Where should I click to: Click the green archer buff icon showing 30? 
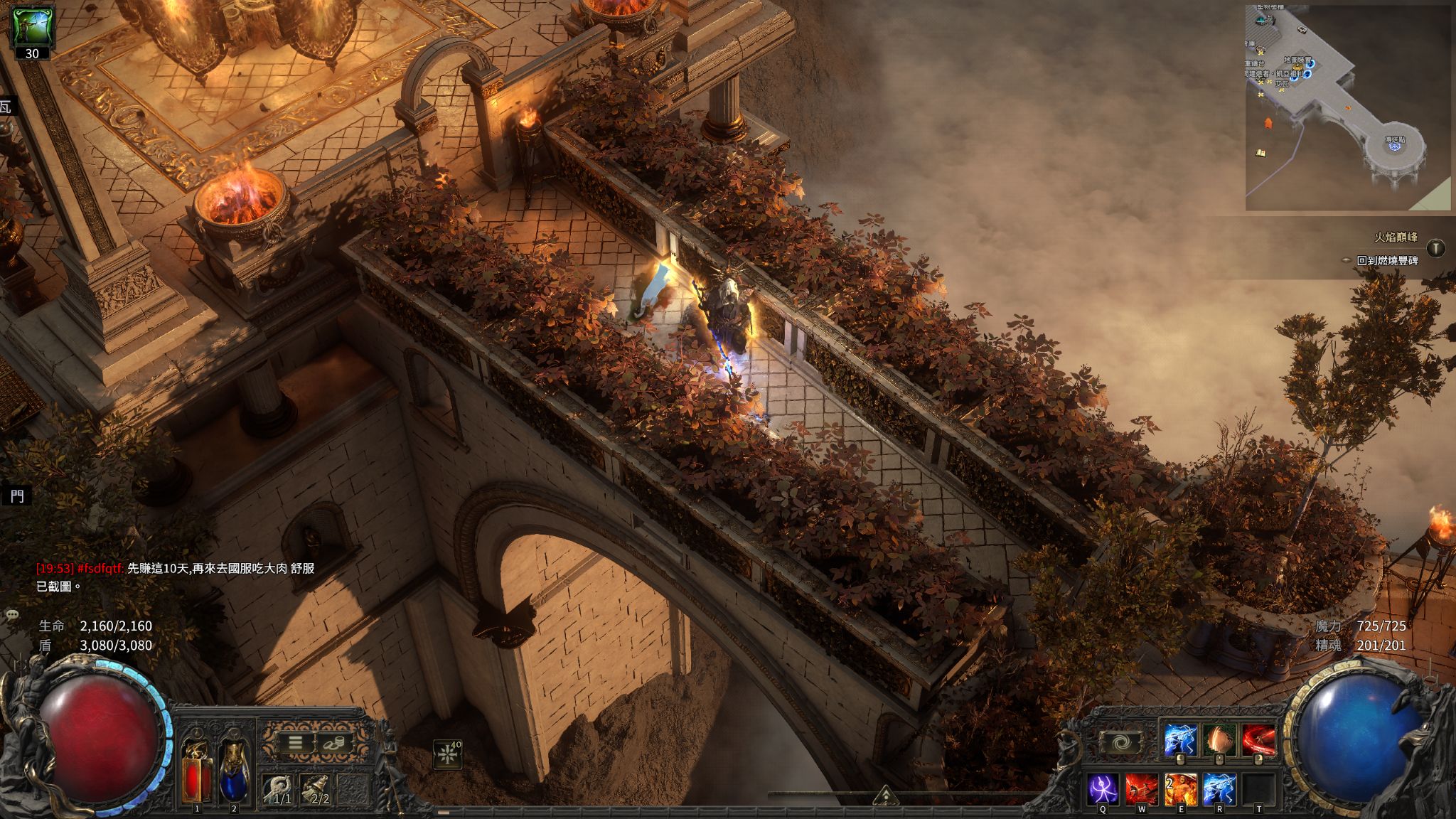pyautogui.click(x=33, y=28)
